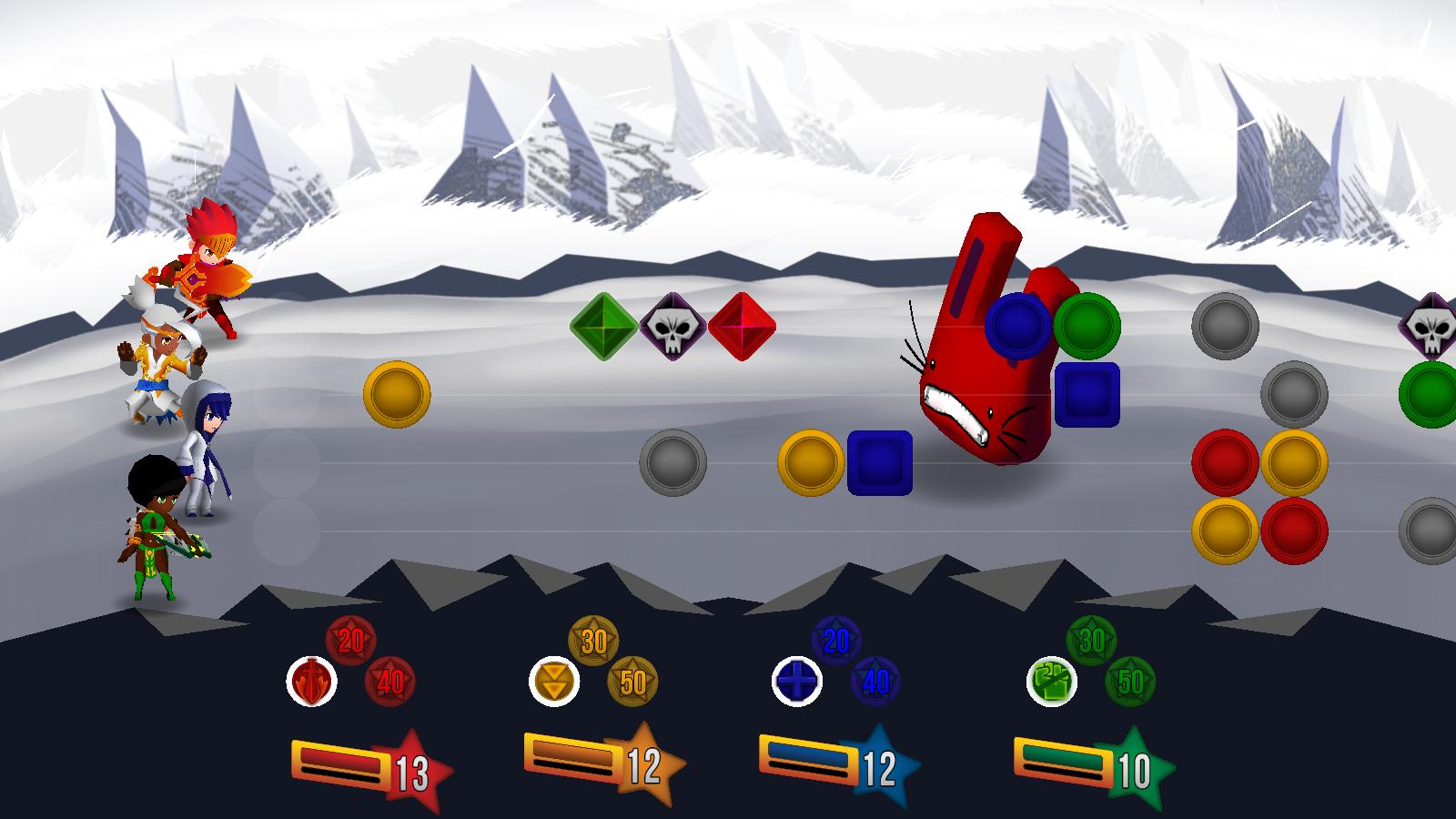The image size is (1456, 819).
Task: Select the red 20-cost skill badge
Action: [351, 641]
